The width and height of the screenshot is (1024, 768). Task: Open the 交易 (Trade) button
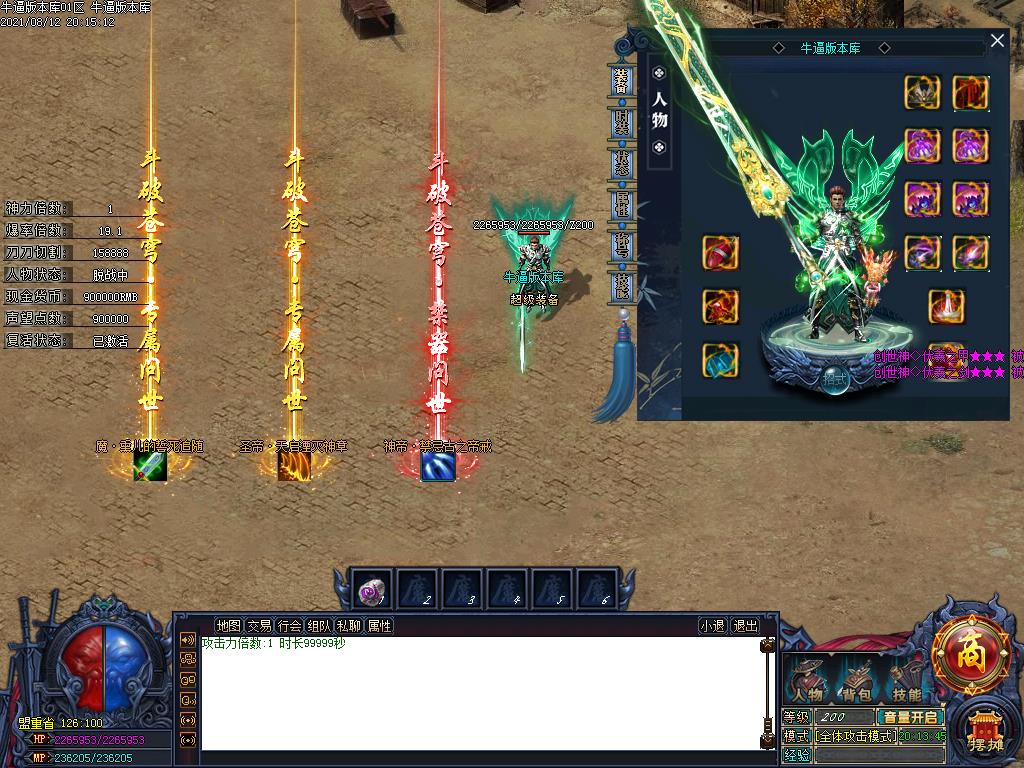coord(259,626)
